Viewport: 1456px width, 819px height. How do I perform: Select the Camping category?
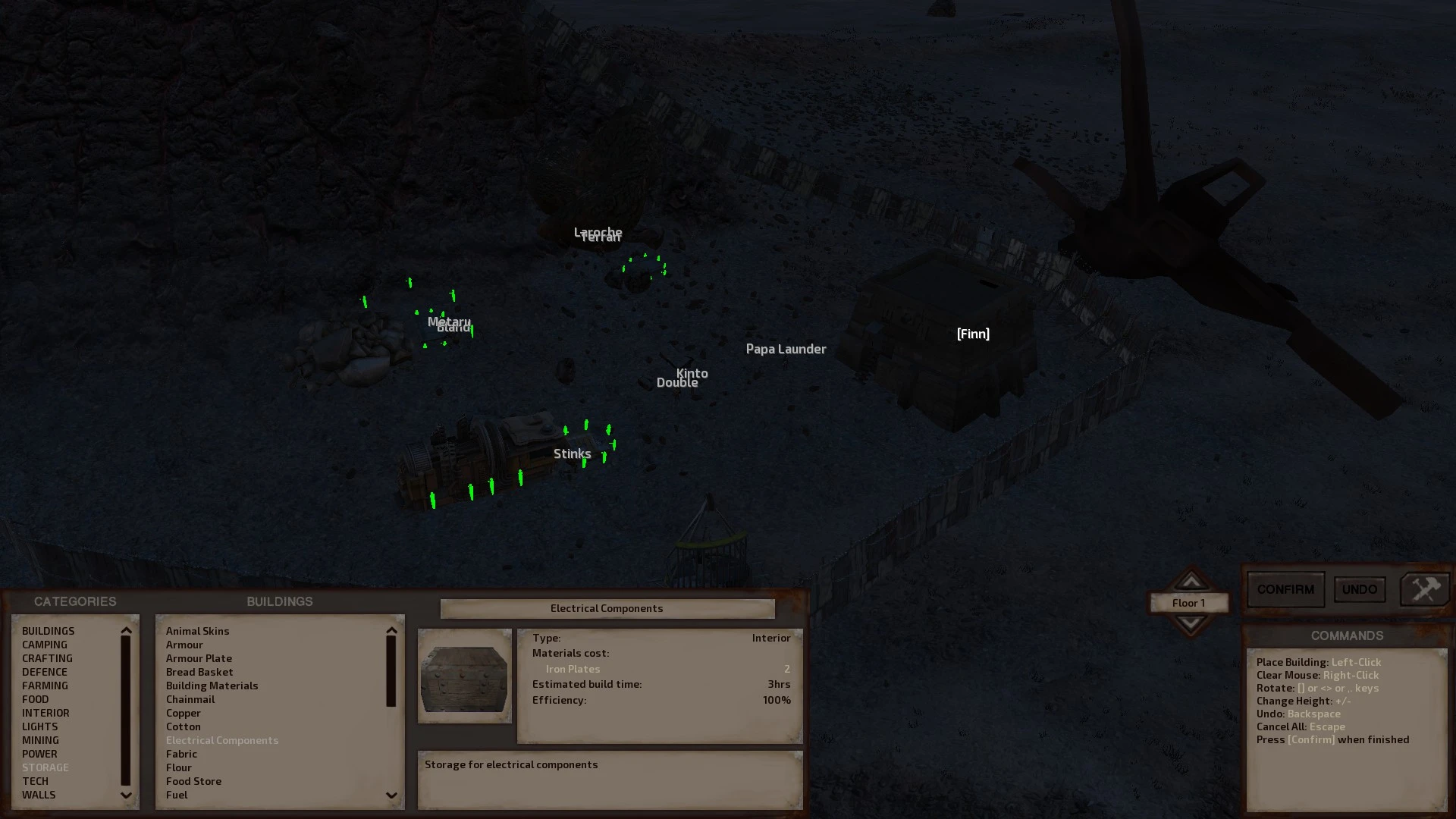point(45,645)
